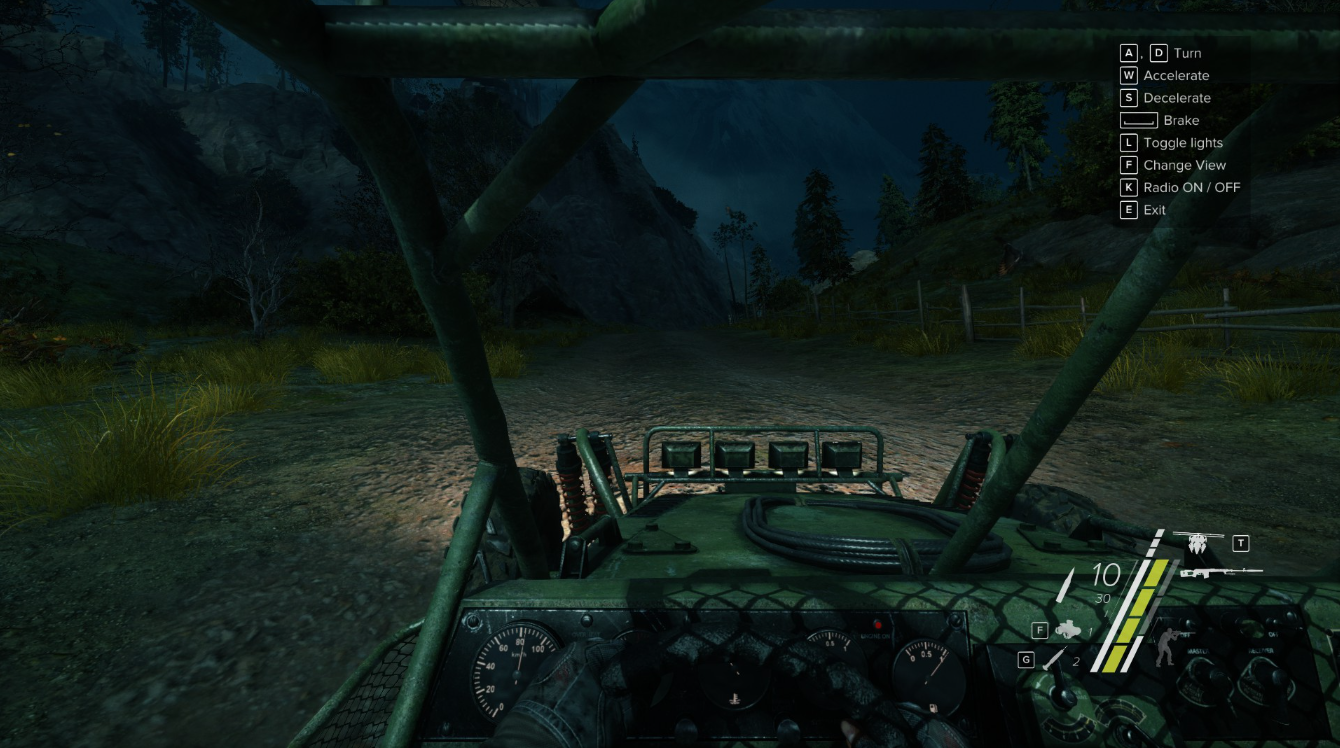Select the drone icon near the T keybind
1340x748 pixels.
click(x=1199, y=544)
